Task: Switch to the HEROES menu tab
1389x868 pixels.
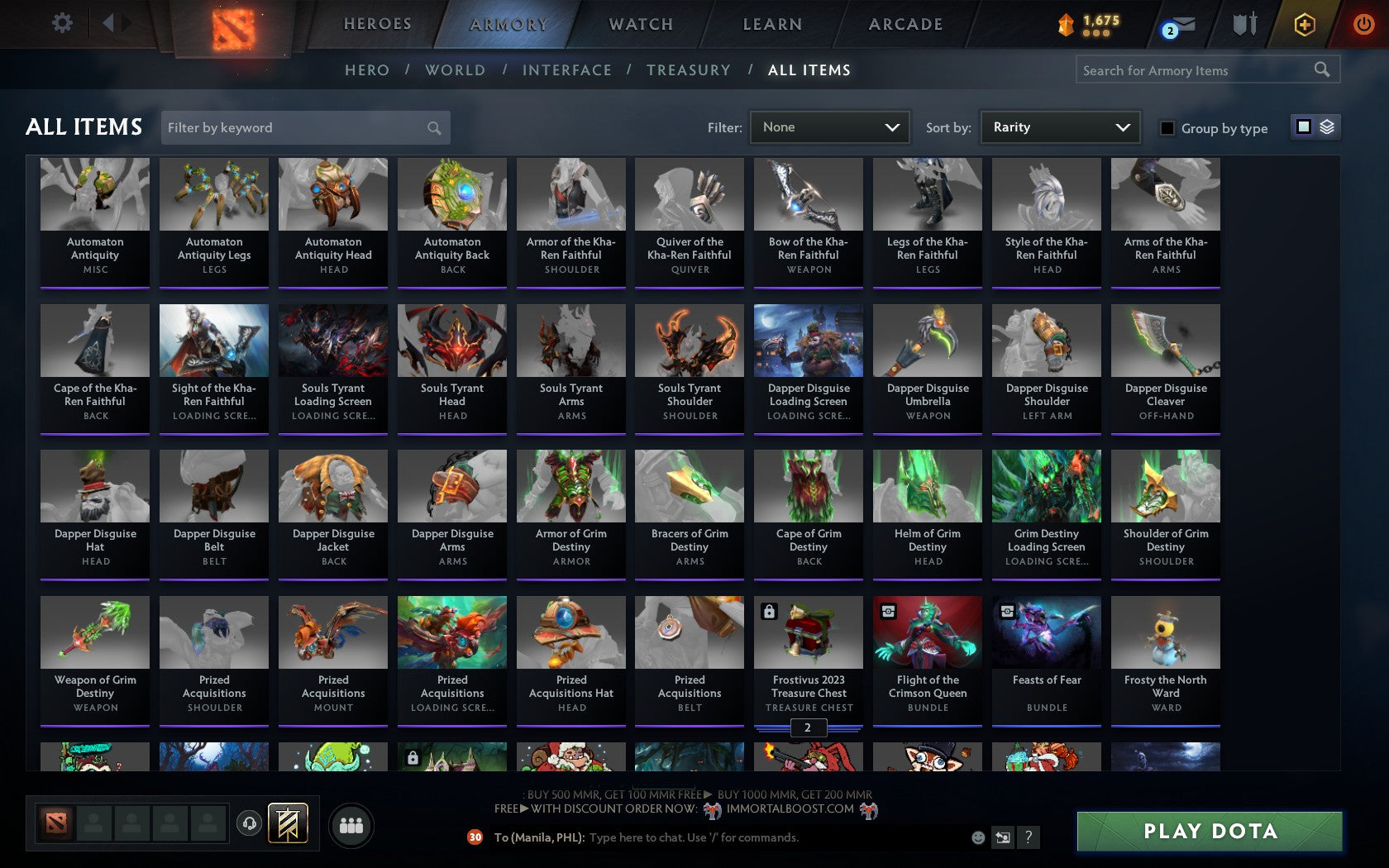Action: 377,24
